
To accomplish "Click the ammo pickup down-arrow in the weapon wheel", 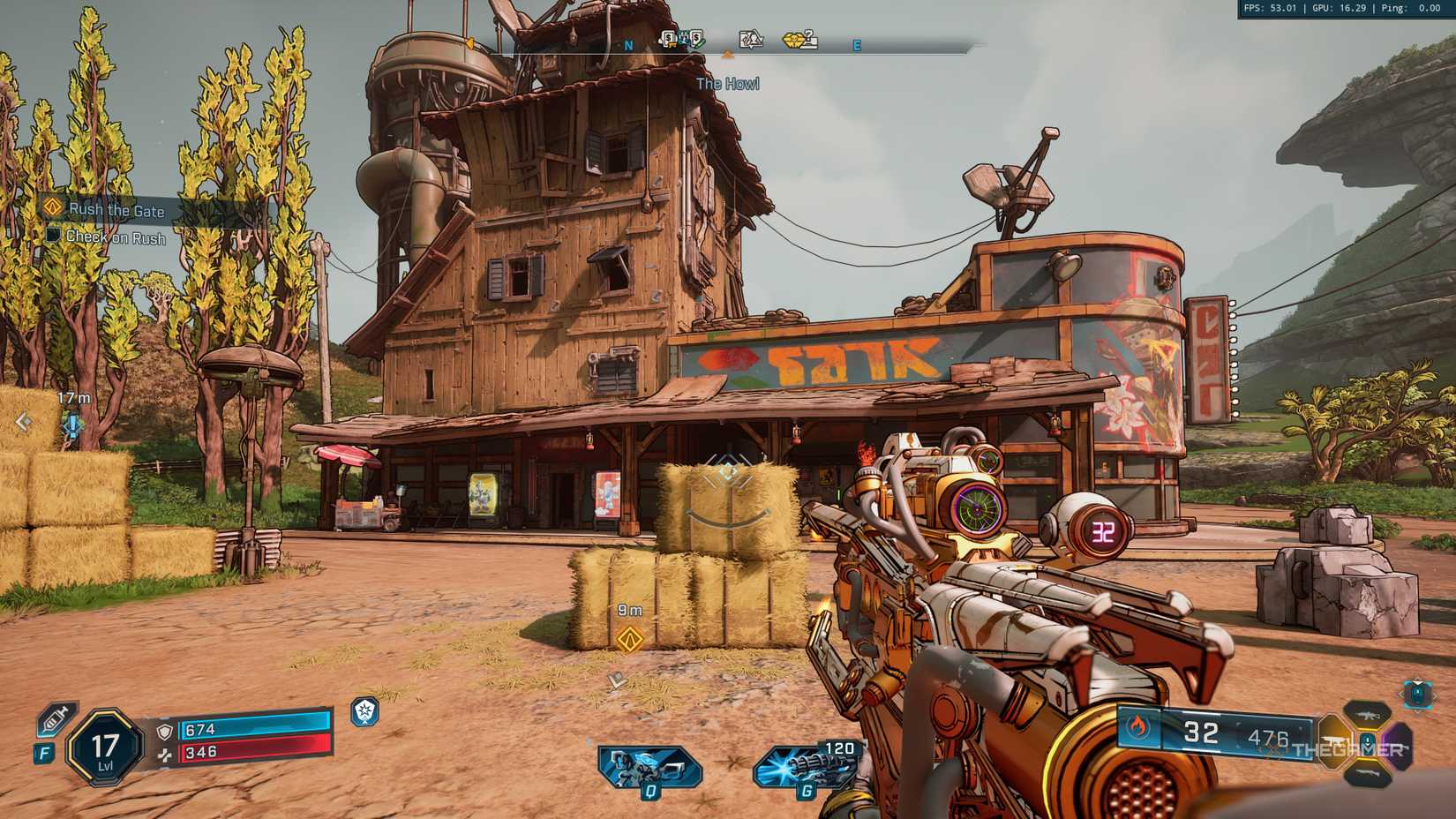I will pyautogui.click(x=1368, y=743).
